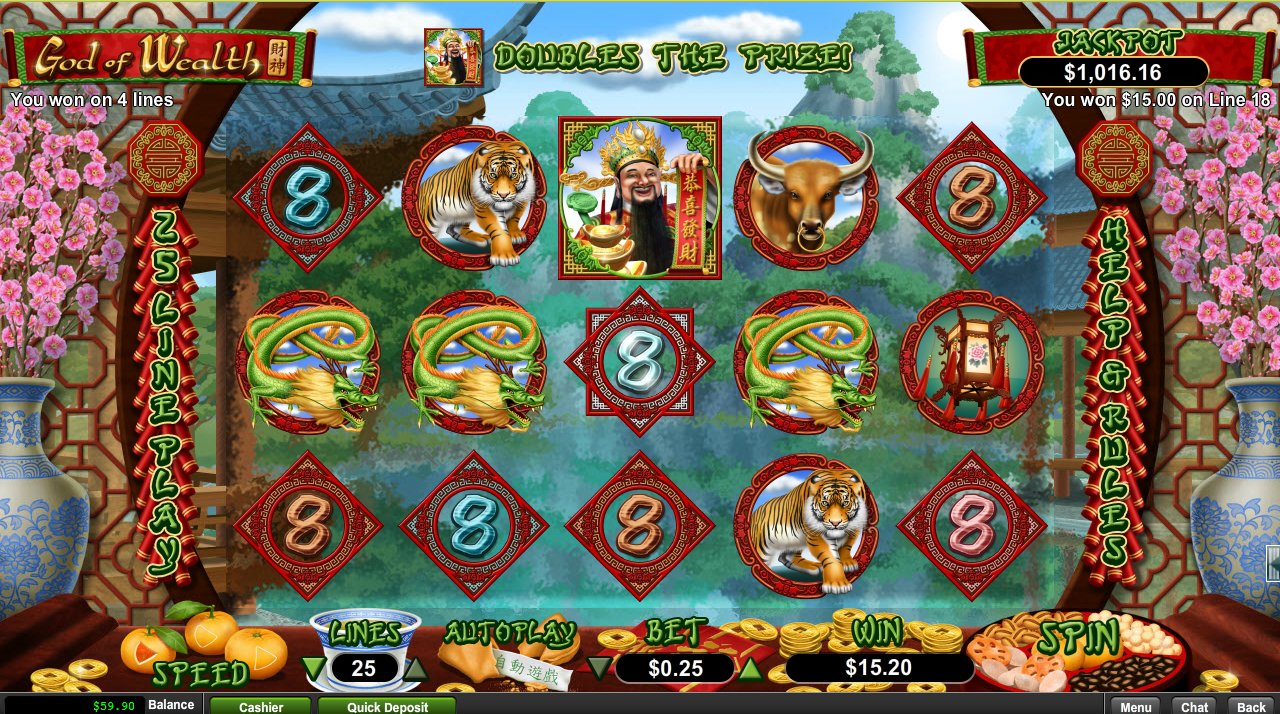Decrease the number of lines
Viewport: 1280px width, 714px height.
tap(314, 667)
